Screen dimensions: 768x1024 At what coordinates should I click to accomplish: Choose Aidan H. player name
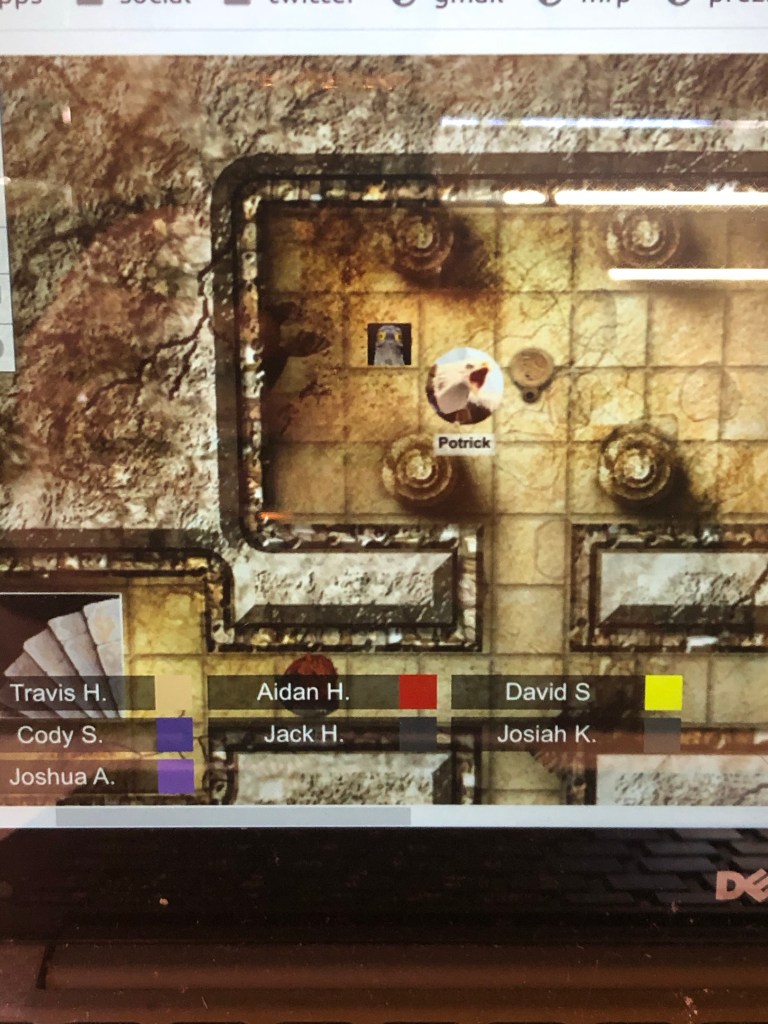tap(303, 692)
